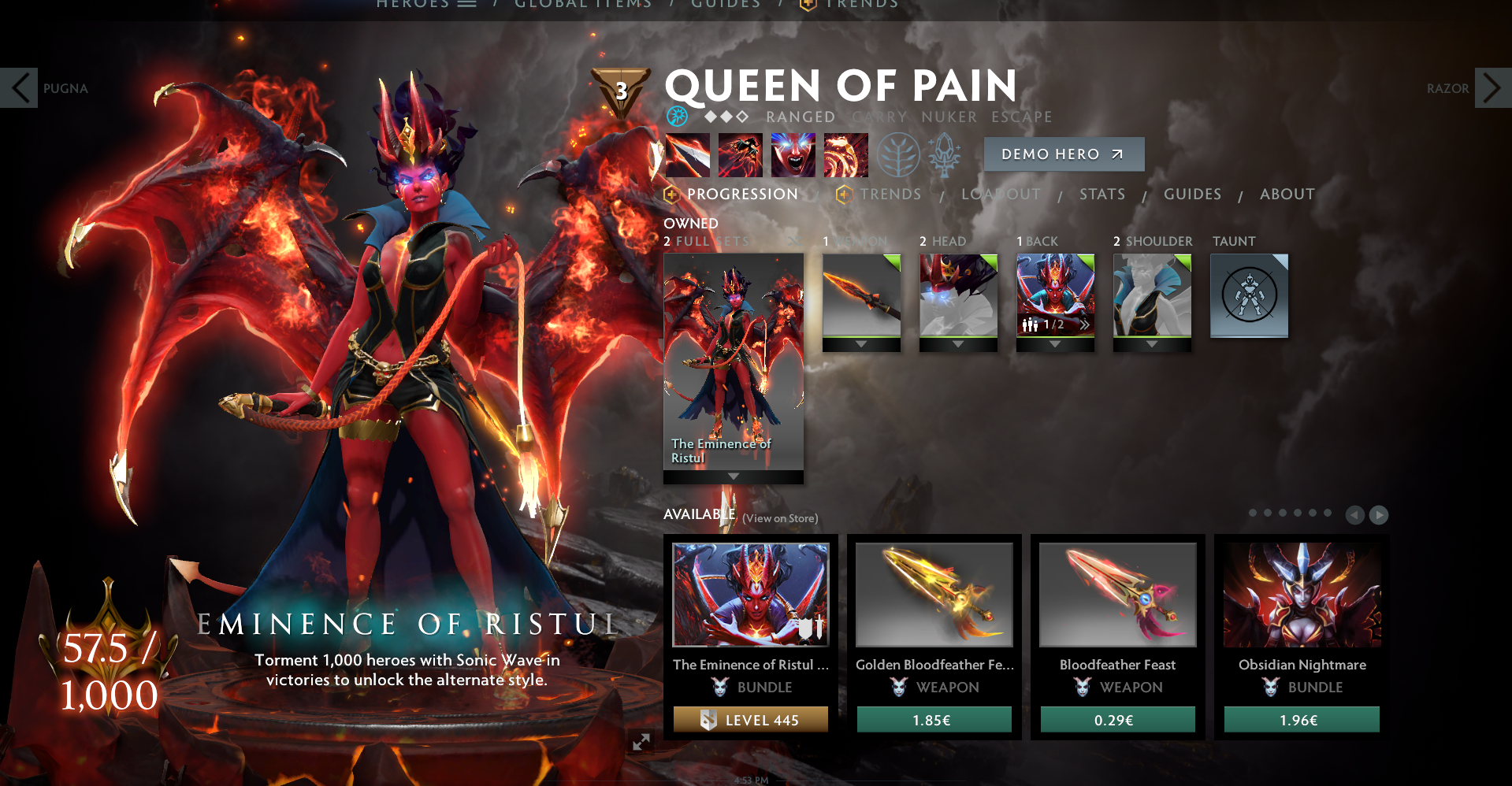Screen dimensions: 1512x786
Task: Click the Sonic Wave ability icon
Action: (x=845, y=155)
